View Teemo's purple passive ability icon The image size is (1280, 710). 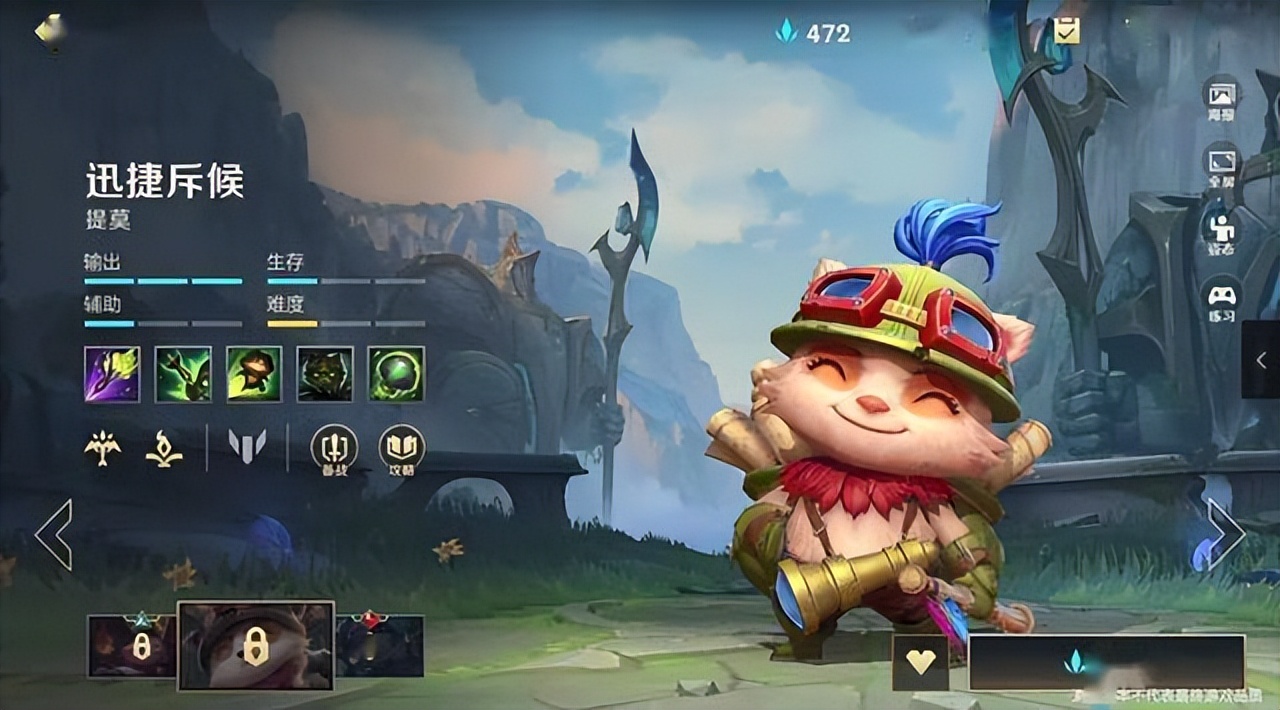click(x=112, y=374)
